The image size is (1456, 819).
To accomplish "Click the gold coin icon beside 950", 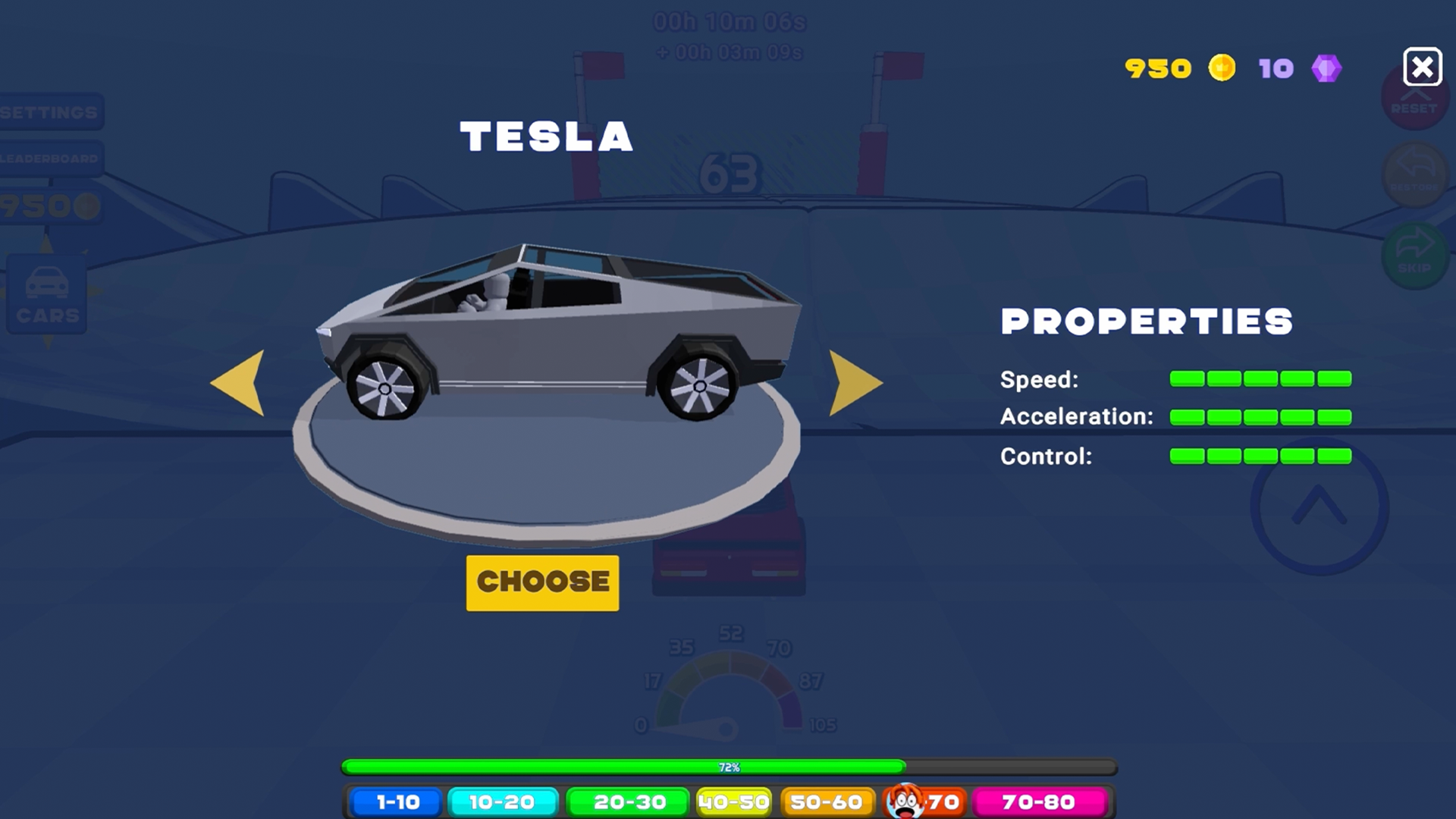I will 1221,68.
